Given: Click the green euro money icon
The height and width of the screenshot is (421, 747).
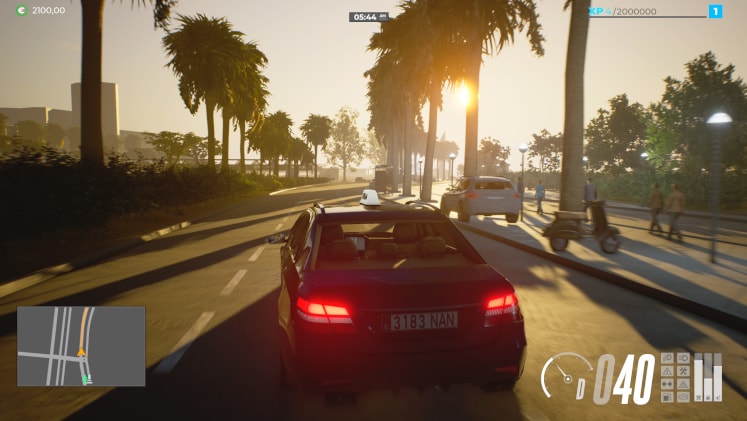Looking at the screenshot, I should click(21, 10).
